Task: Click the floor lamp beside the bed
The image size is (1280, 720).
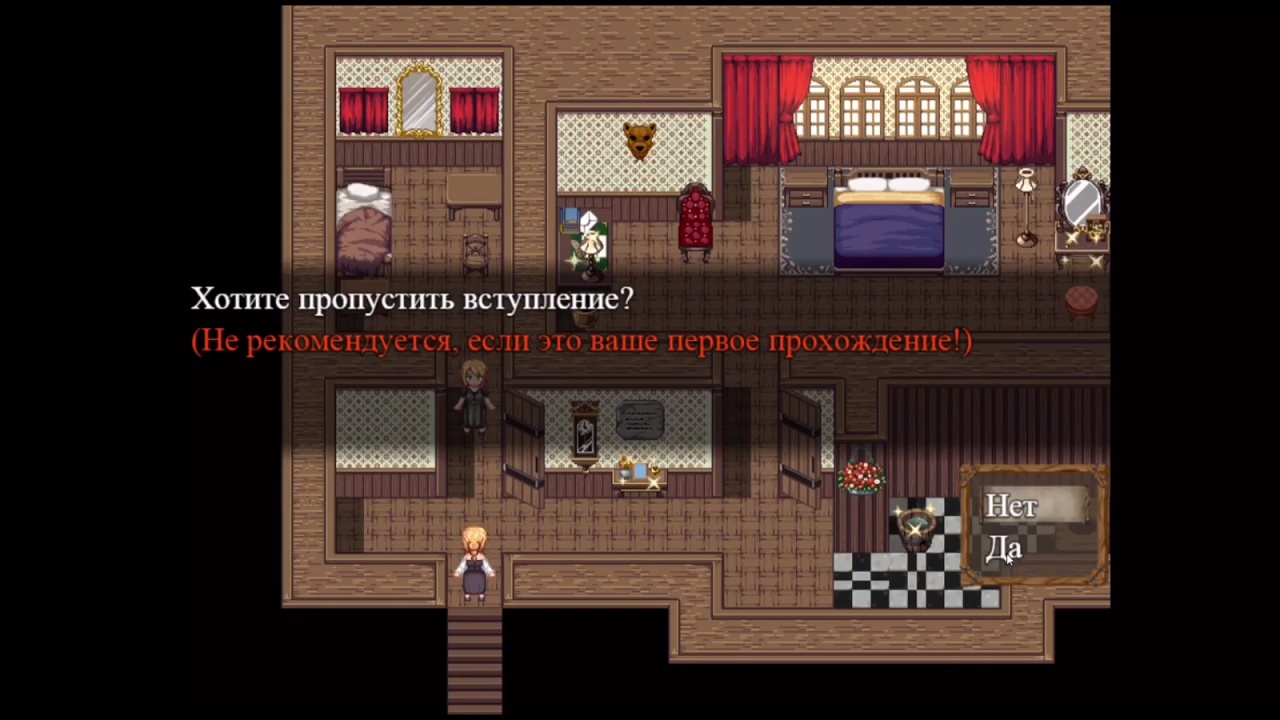Action: (1025, 200)
